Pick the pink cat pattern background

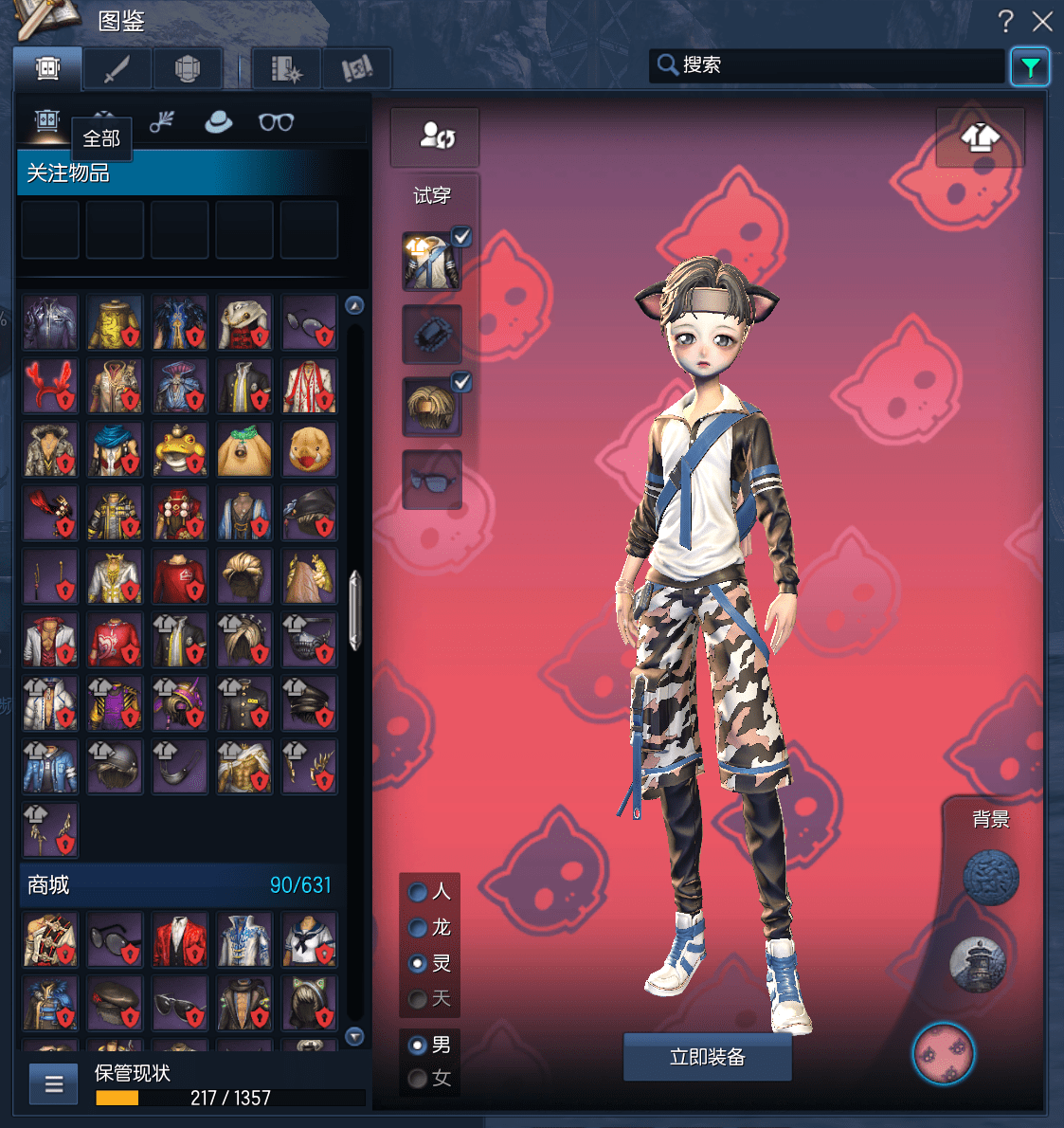point(943,1053)
